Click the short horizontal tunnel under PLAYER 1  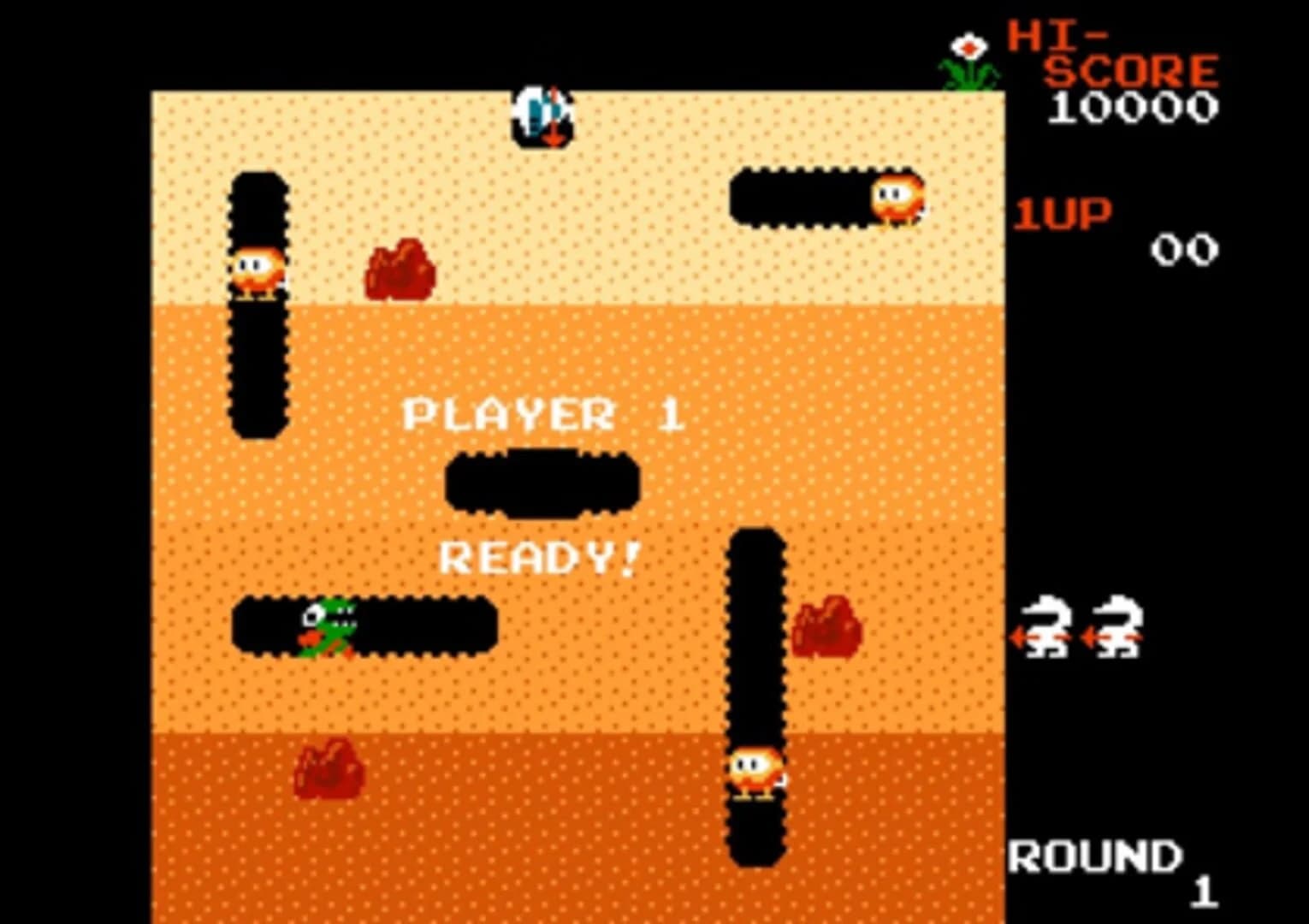542,483
